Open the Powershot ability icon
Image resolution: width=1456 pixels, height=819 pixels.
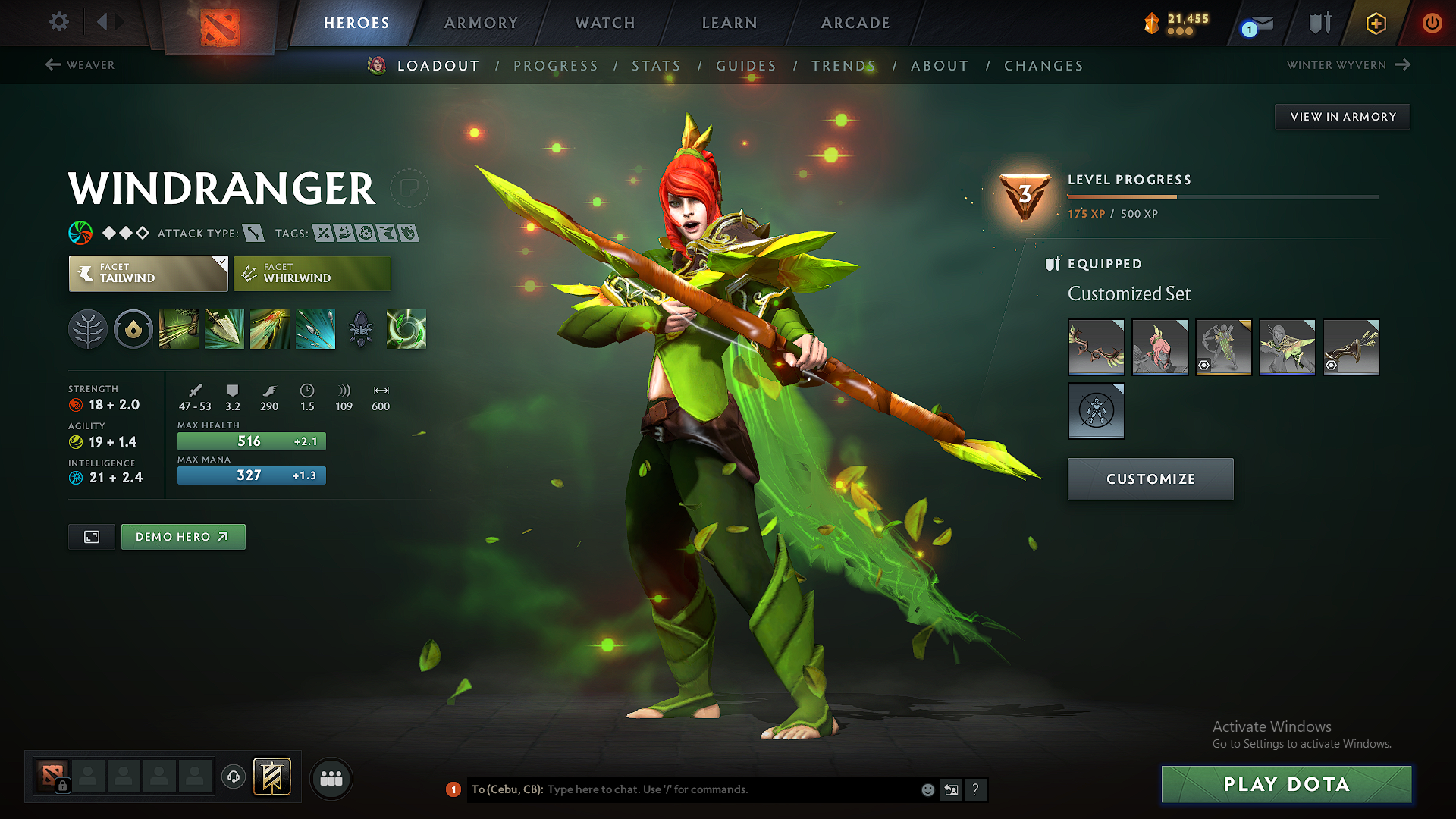[x=224, y=329]
